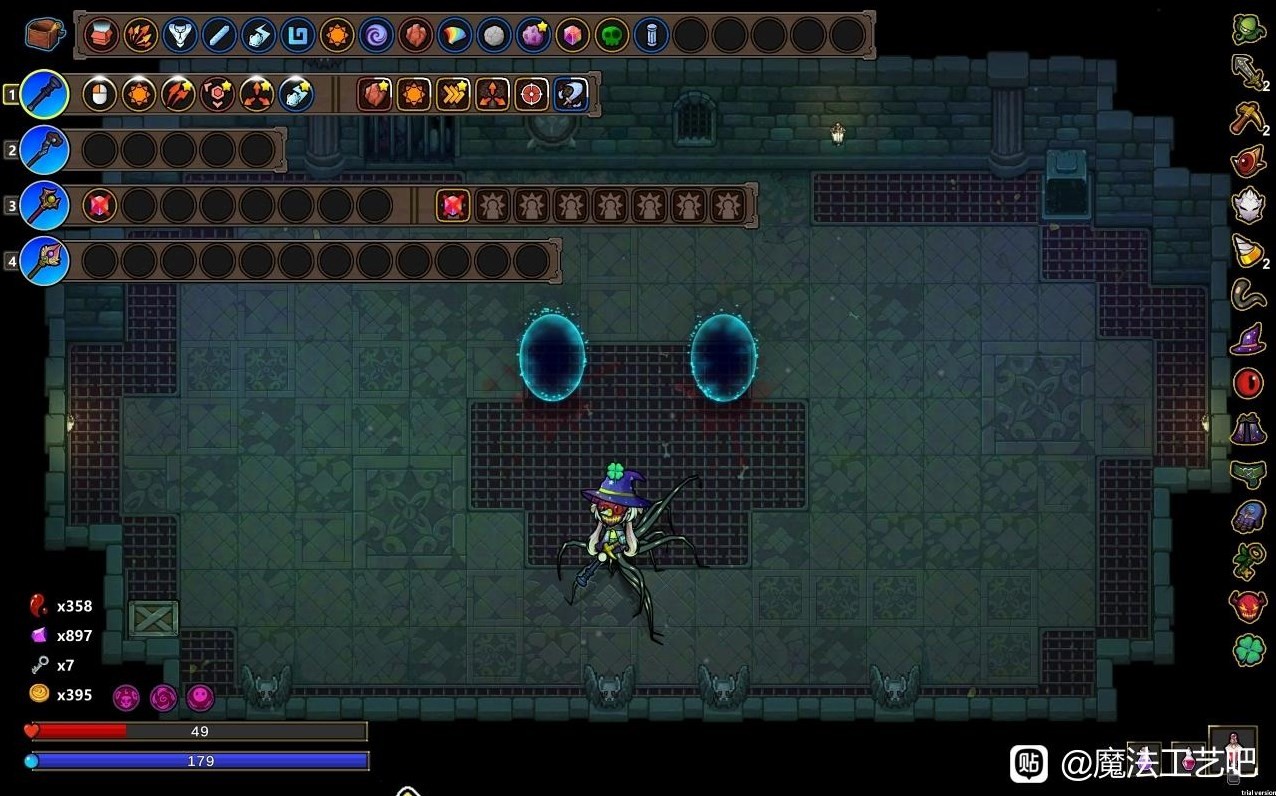Select the triple yellow arrows spell on wand 1
The image size is (1276, 796).
(x=453, y=95)
